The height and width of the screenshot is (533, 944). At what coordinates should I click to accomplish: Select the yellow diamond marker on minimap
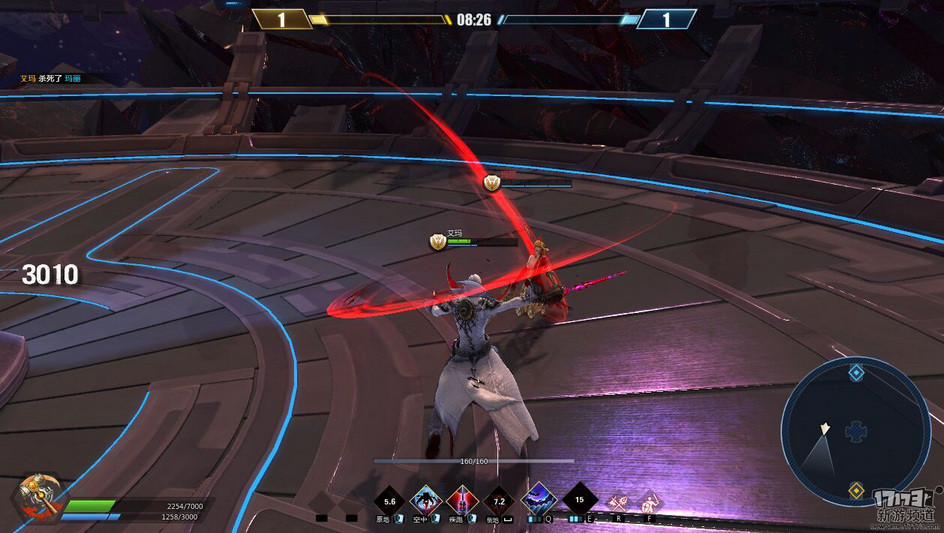click(x=856, y=490)
